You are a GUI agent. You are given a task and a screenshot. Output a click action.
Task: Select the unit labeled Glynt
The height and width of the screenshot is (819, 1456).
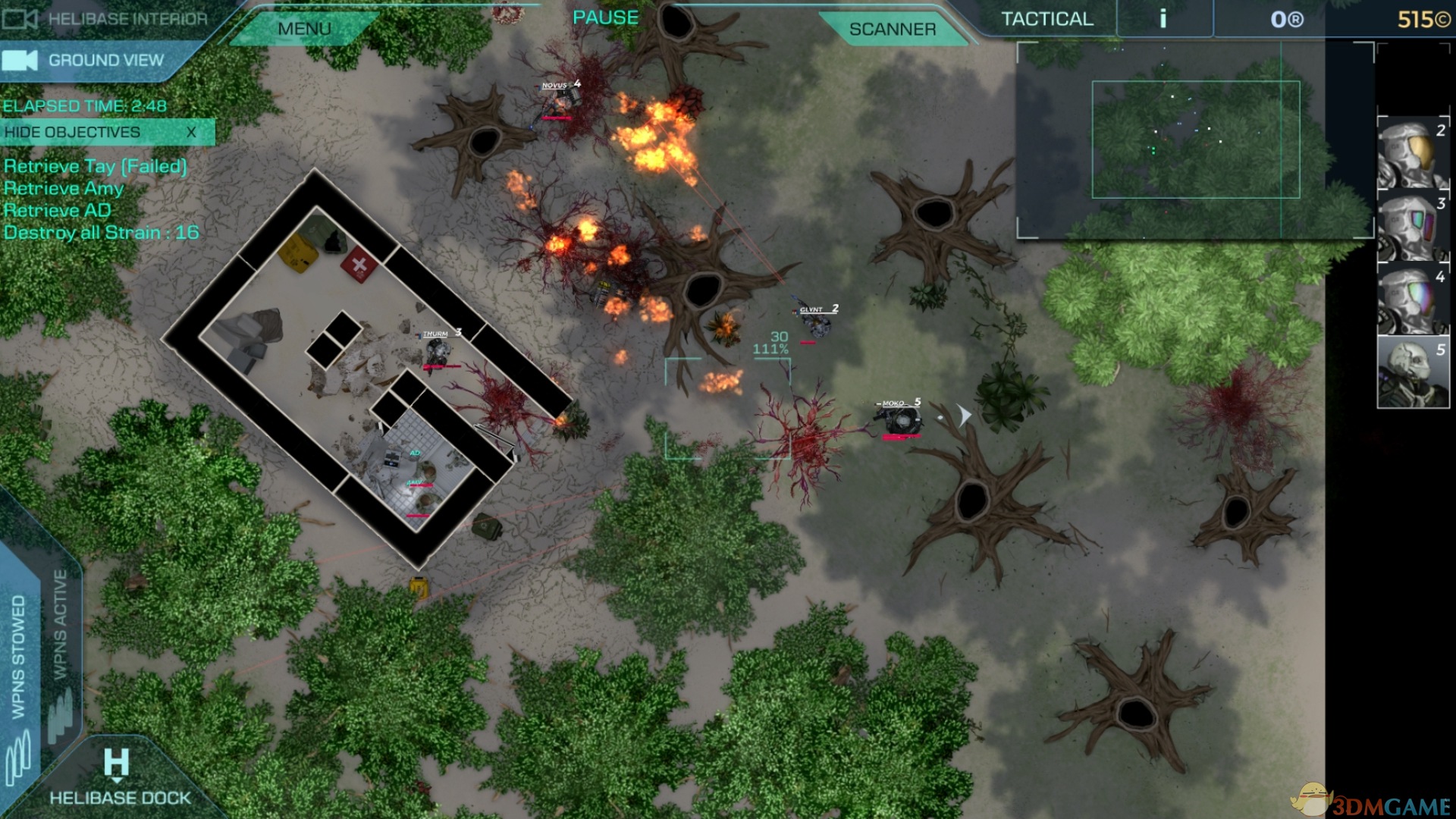click(x=816, y=325)
